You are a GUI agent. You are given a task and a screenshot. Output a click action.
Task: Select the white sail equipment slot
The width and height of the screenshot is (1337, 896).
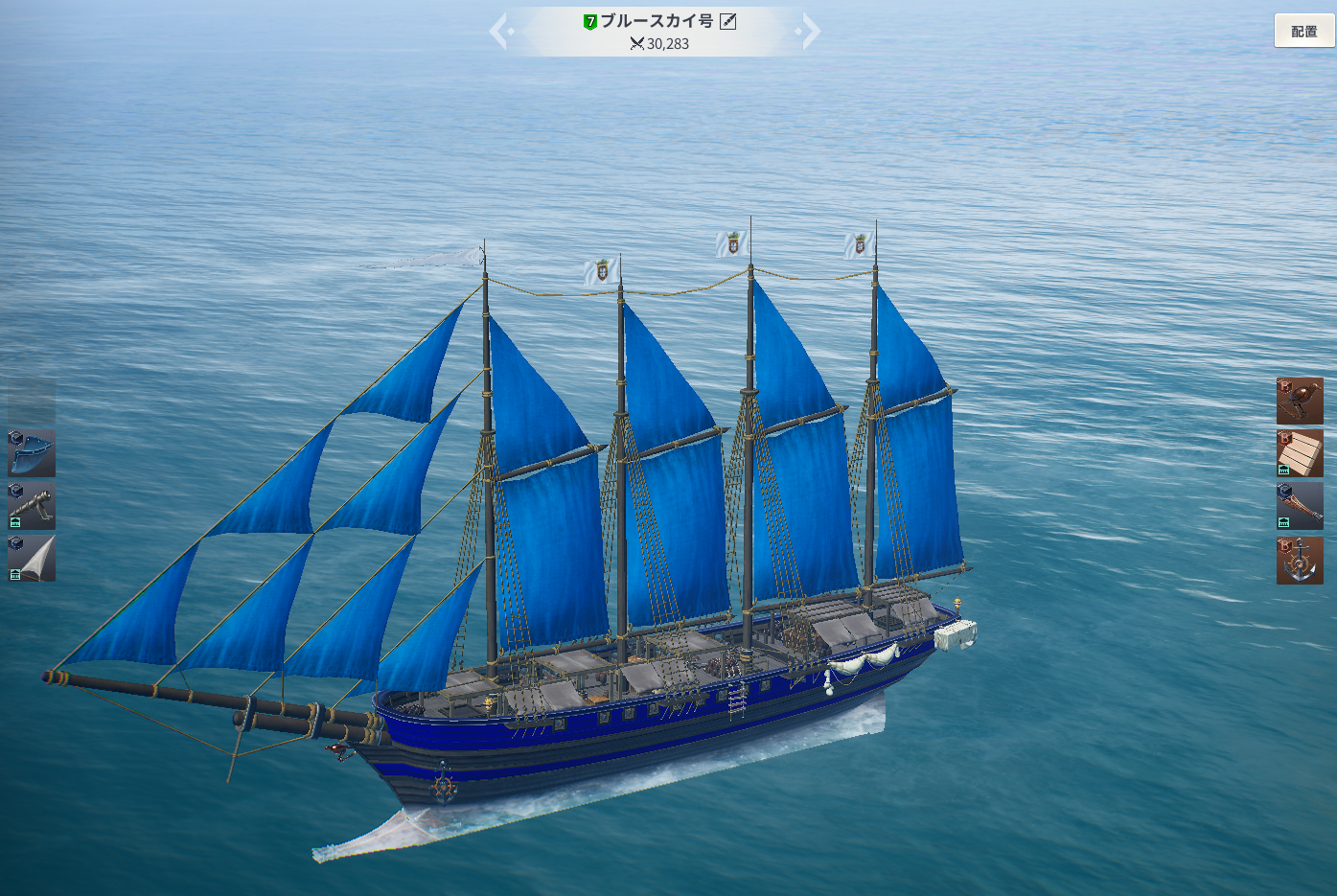(32, 559)
